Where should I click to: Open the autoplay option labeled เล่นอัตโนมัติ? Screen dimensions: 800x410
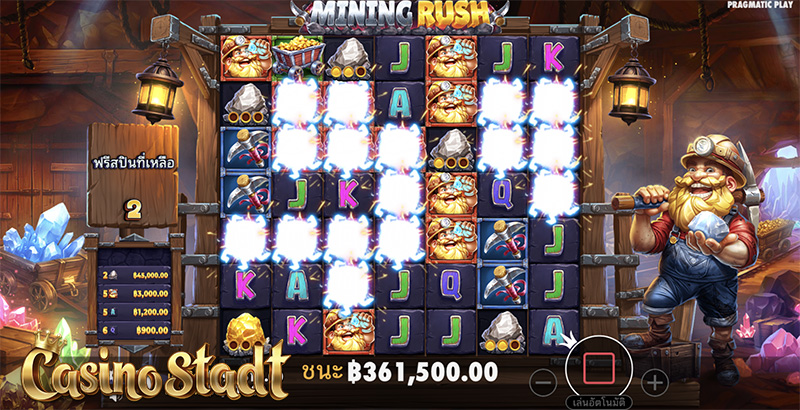597,404
